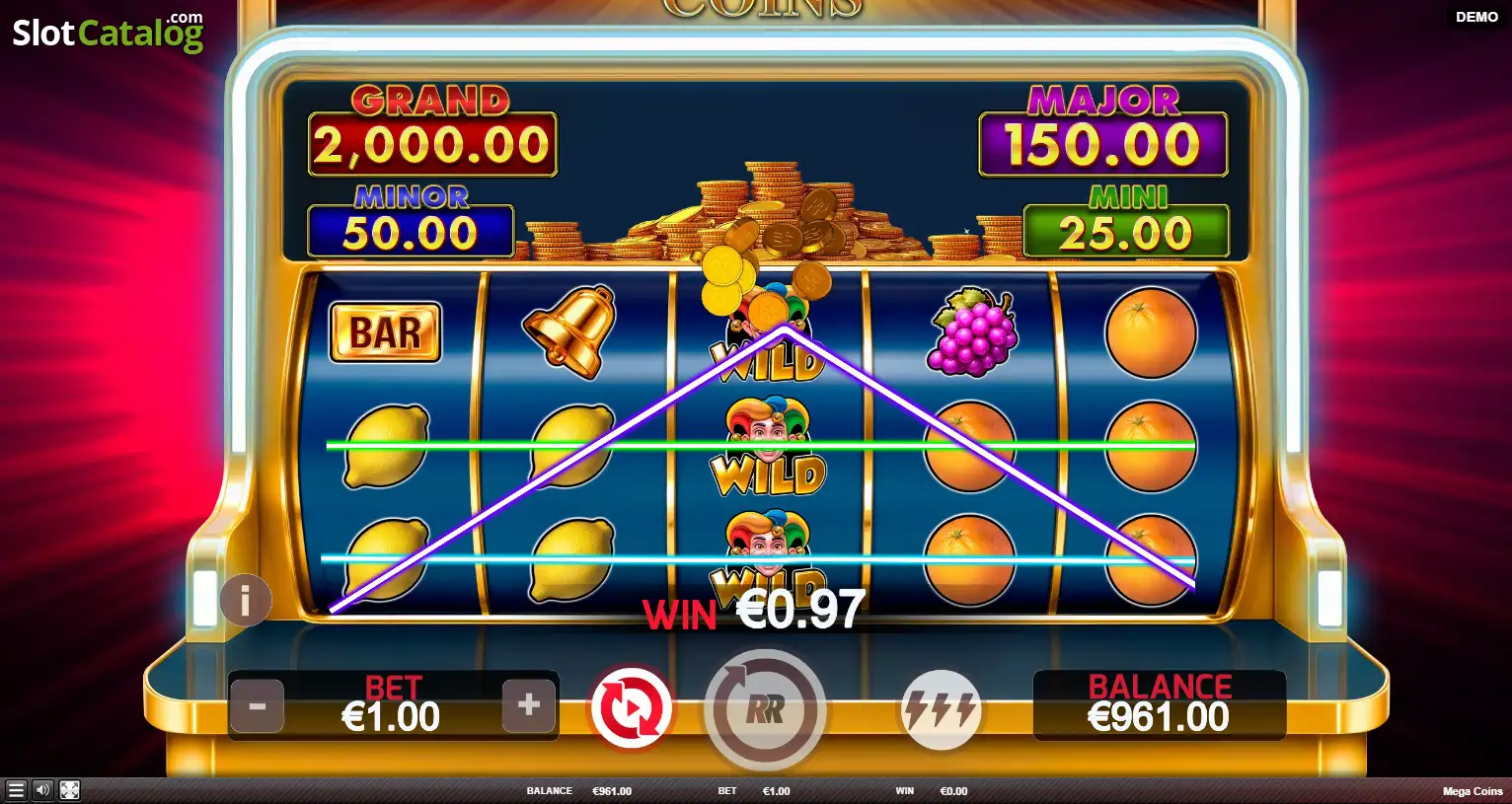
Task: Spin the reels with the RR button
Action: tap(765, 709)
